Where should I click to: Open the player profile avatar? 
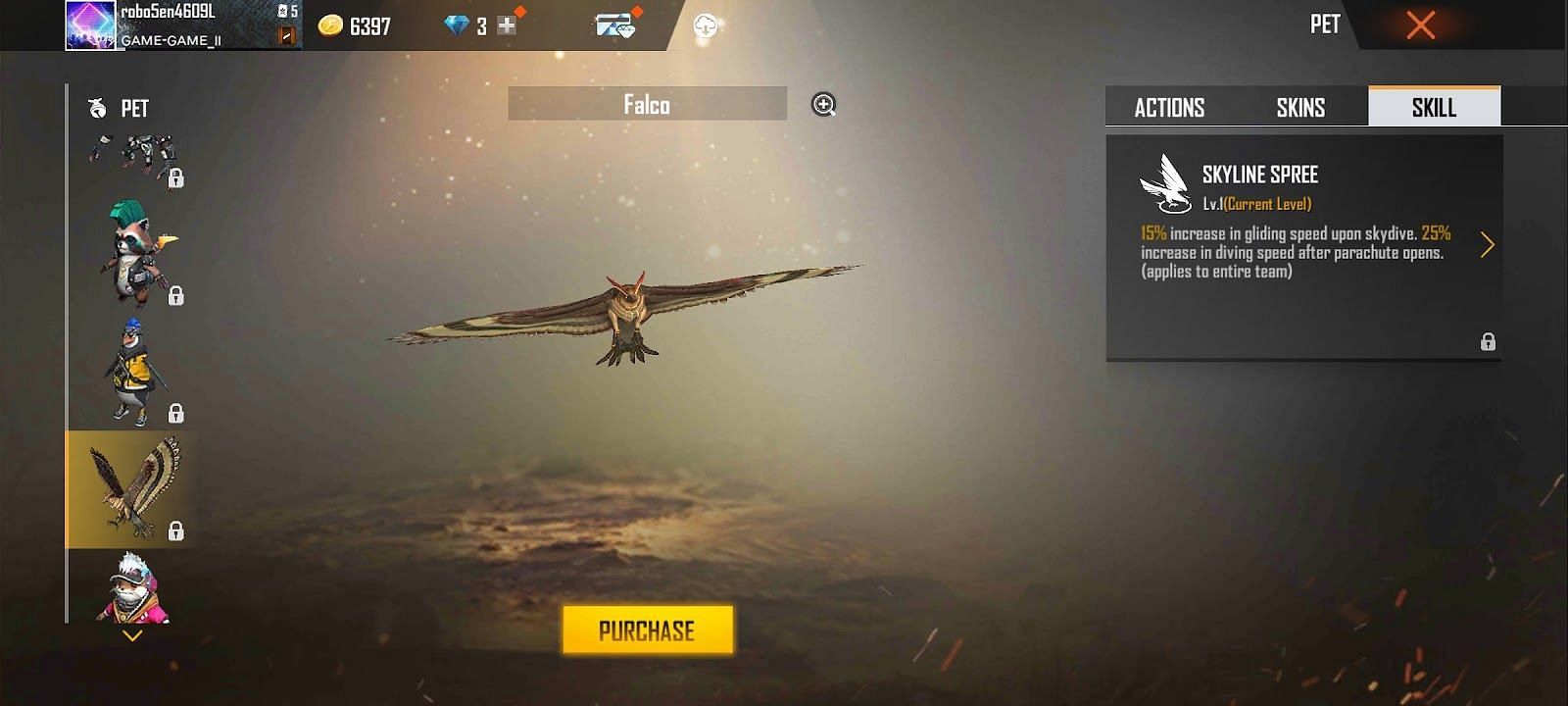click(x=90, y=25)
